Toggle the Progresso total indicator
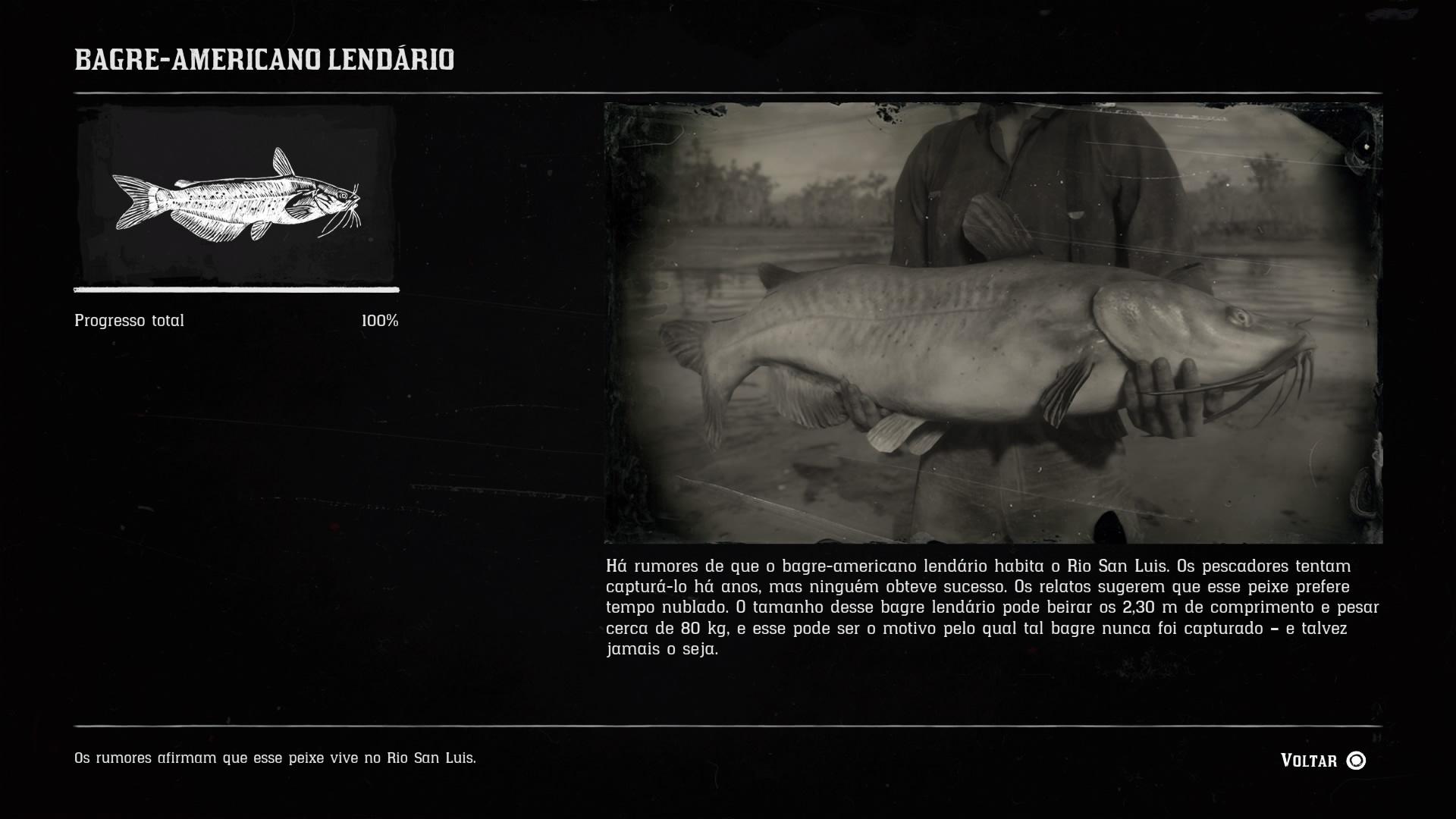 coord(128,320)
